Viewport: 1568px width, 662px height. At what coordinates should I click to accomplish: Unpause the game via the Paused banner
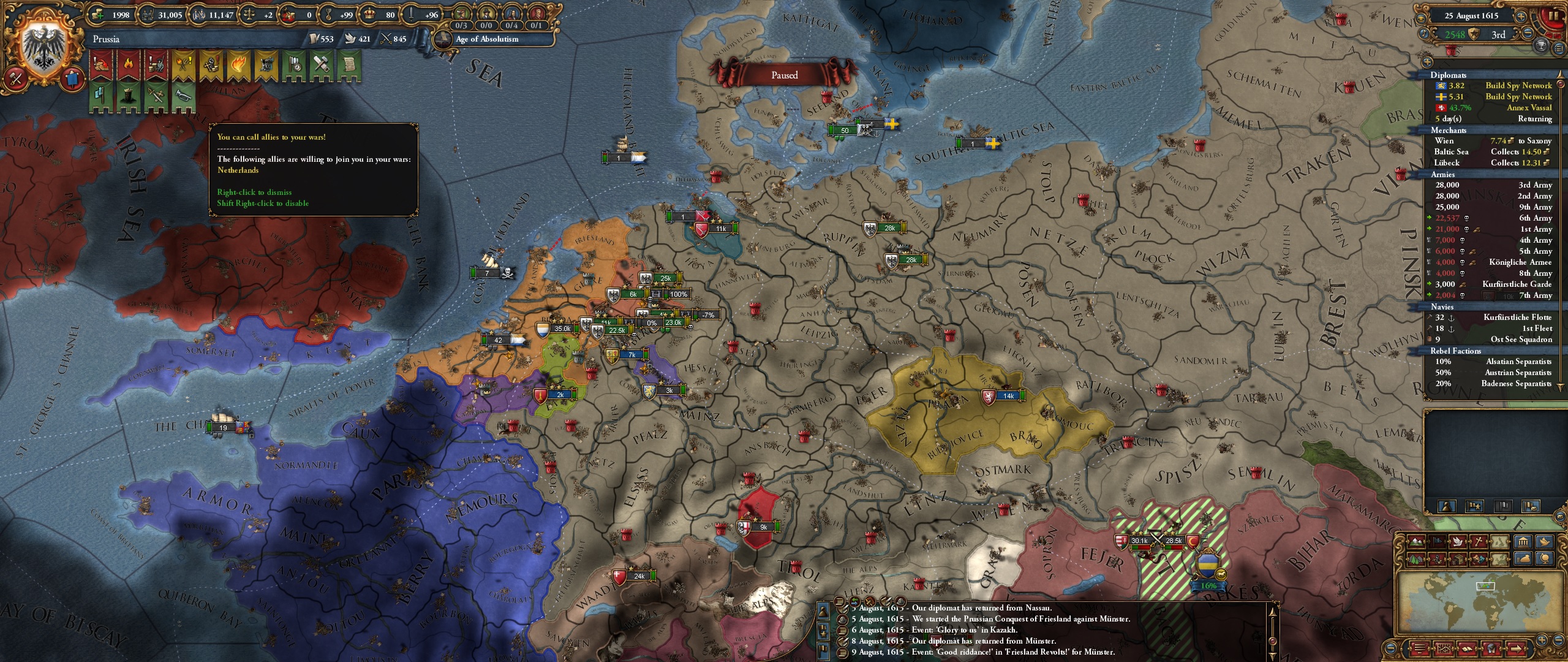pyautogui.click(x=785, y=74)
